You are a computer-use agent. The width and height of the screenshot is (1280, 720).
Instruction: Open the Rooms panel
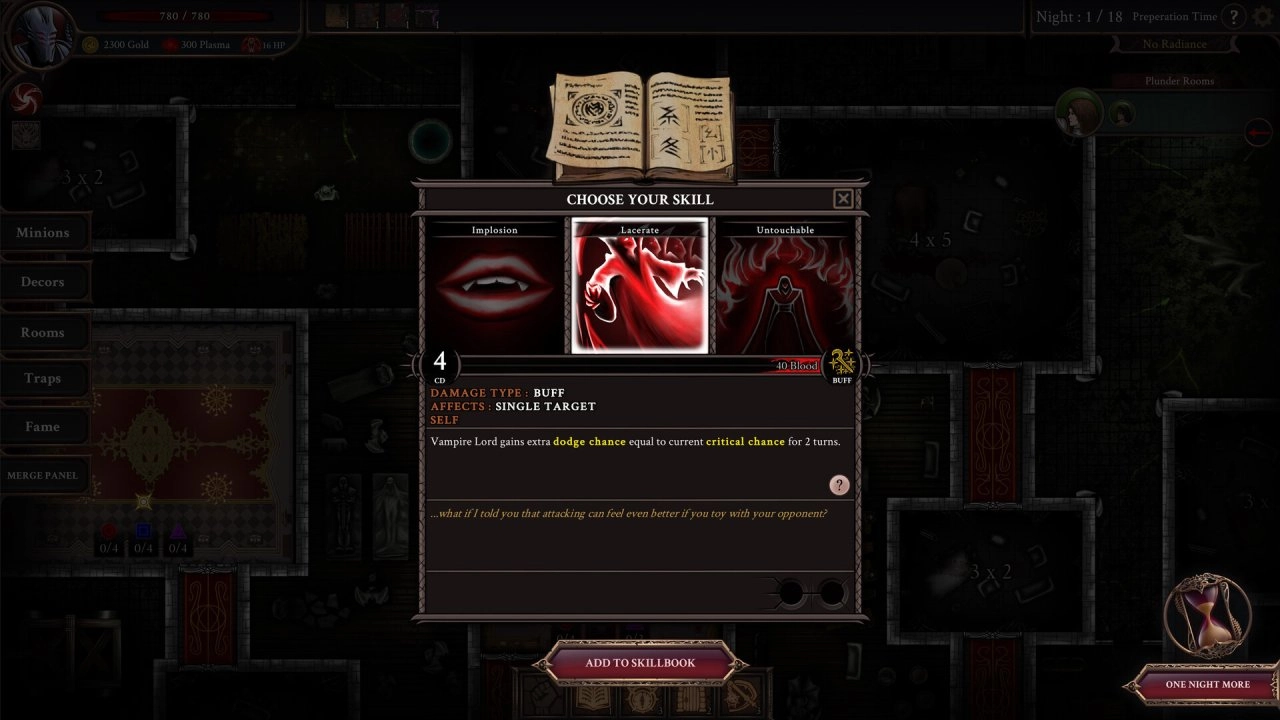tap(43, 332)
